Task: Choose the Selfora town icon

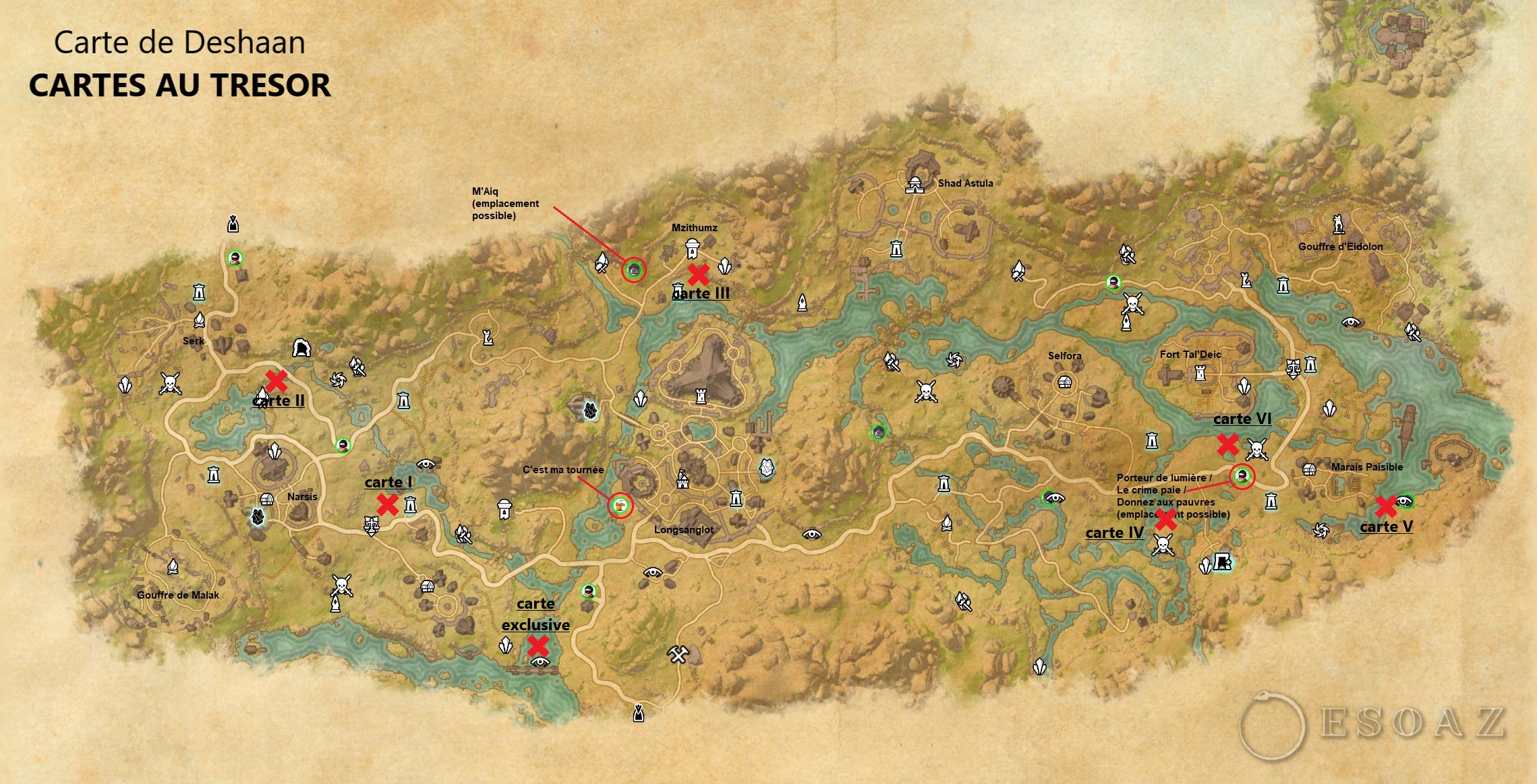Action: click(1064, 382)
